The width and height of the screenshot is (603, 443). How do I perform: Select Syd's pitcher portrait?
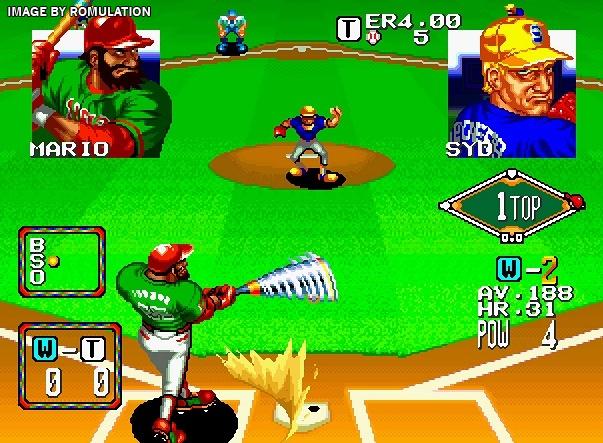(x=511, y=90)
